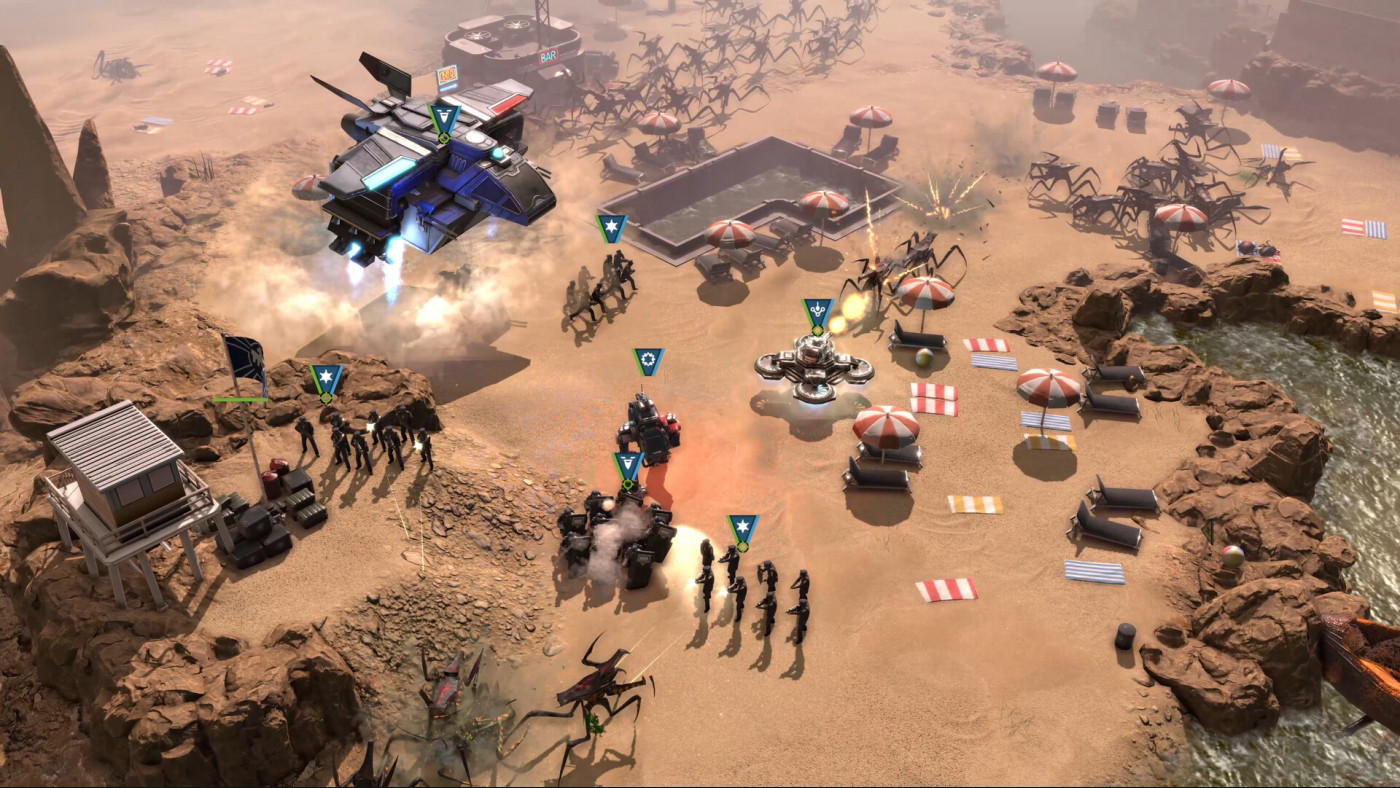The width and height of the screenshot is (1400, 788).
Task: Select the turret-emblem banner above the rocket turret
Action: [819, 310]
